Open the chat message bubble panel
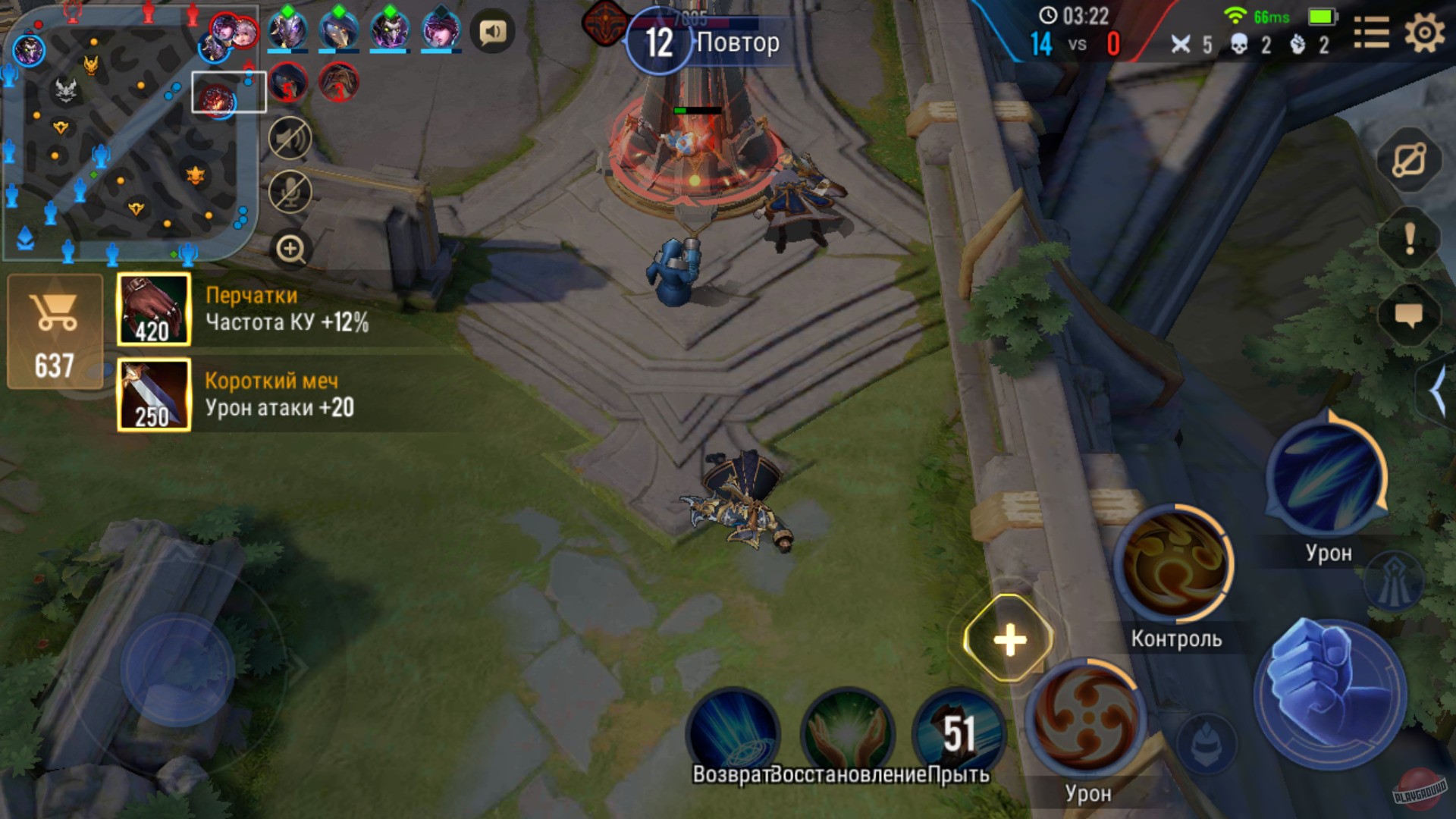 pyautogui.click(x=1410, y=312)
